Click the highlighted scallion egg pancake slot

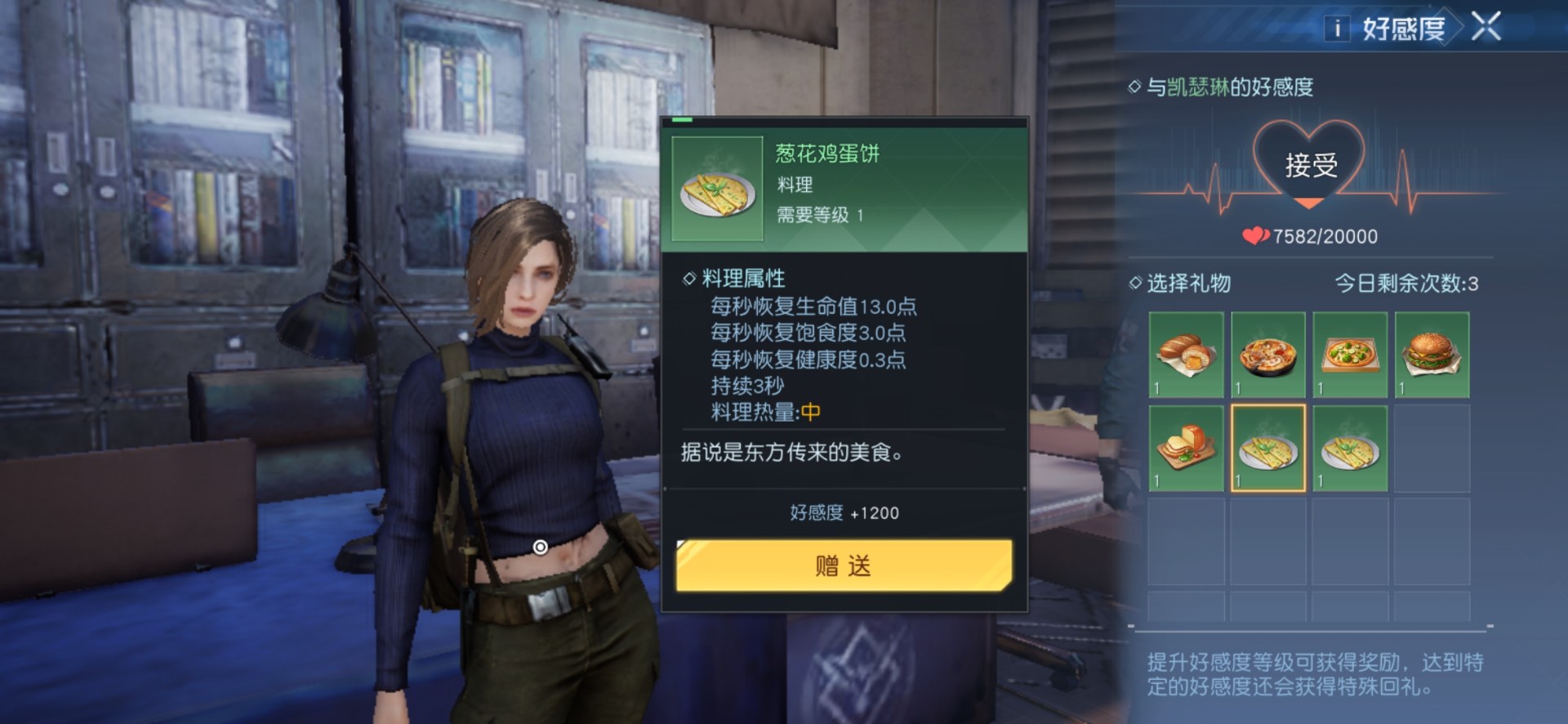1267,449
